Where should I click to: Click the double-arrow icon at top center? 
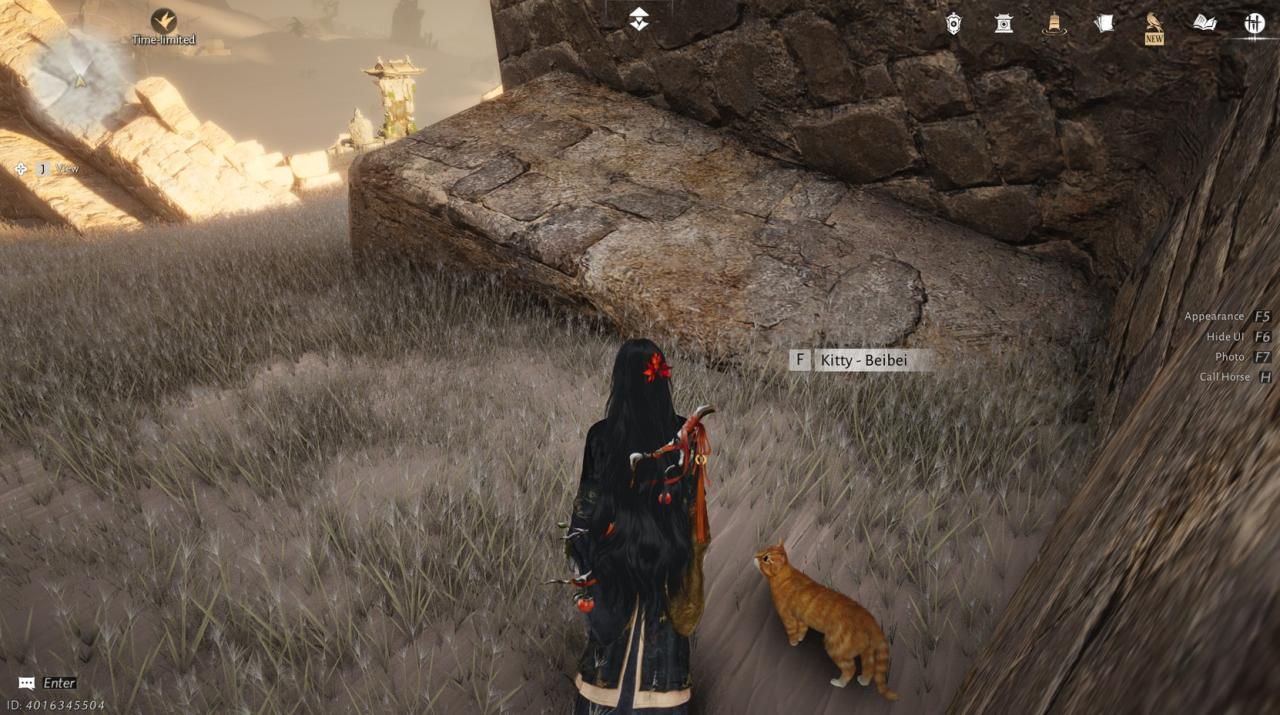(639, 19)
